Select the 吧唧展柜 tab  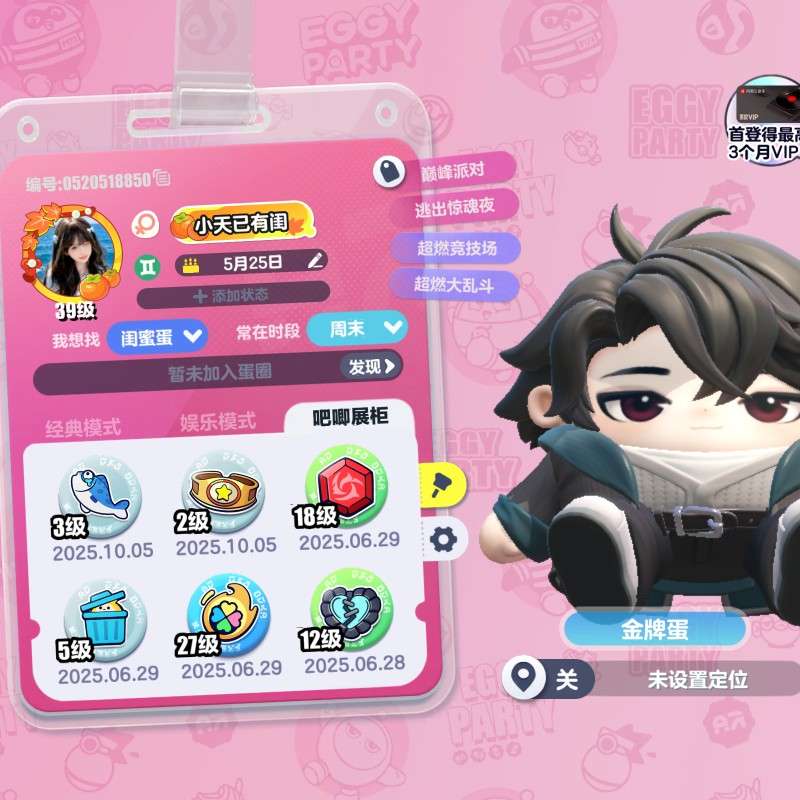coord(350,416)
